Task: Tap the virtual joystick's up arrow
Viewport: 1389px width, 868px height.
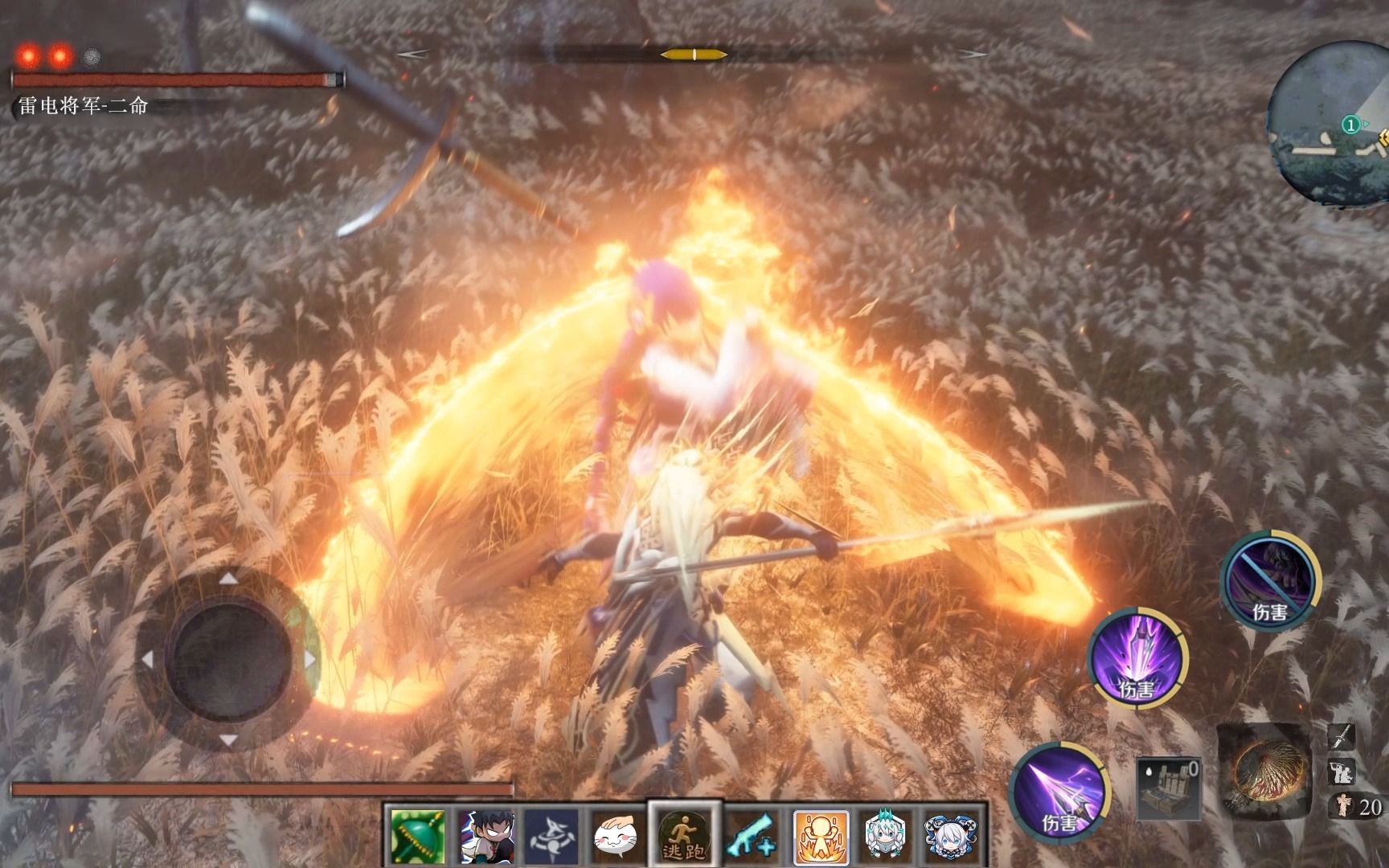Action: tap(229, 579)
